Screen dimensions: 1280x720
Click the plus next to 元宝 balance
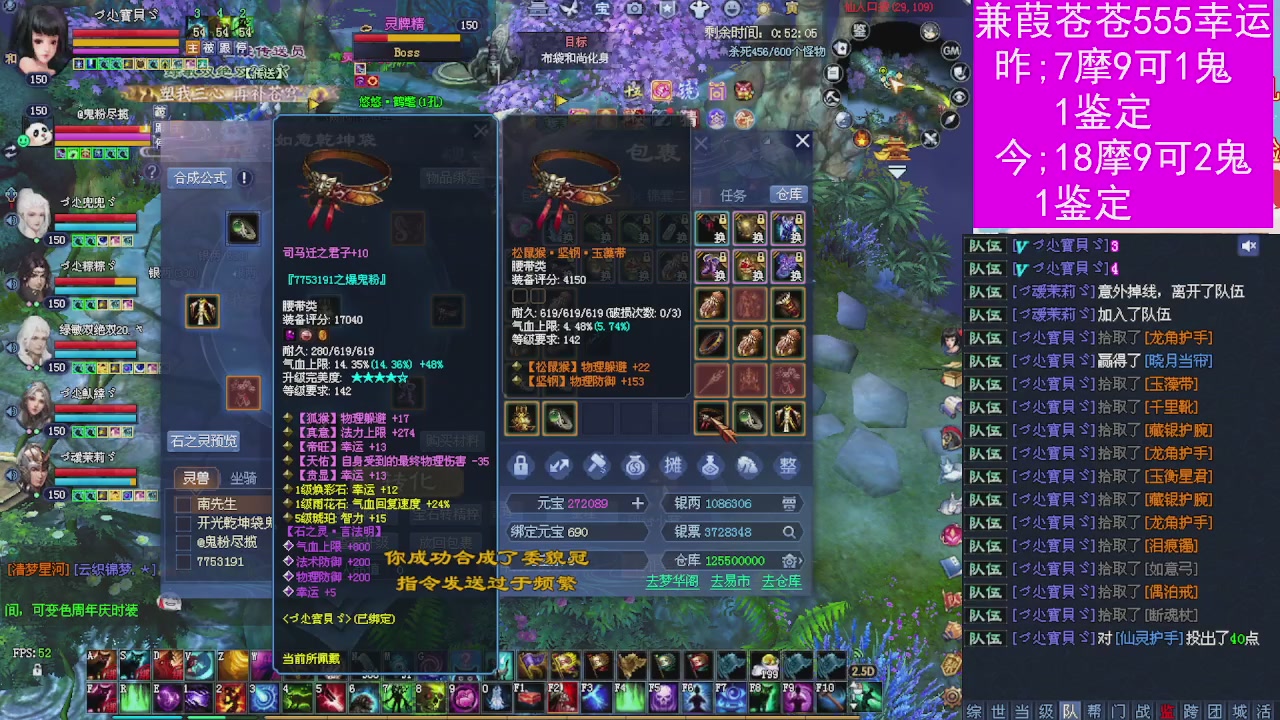pyautogui.click(x=638, y=503)
